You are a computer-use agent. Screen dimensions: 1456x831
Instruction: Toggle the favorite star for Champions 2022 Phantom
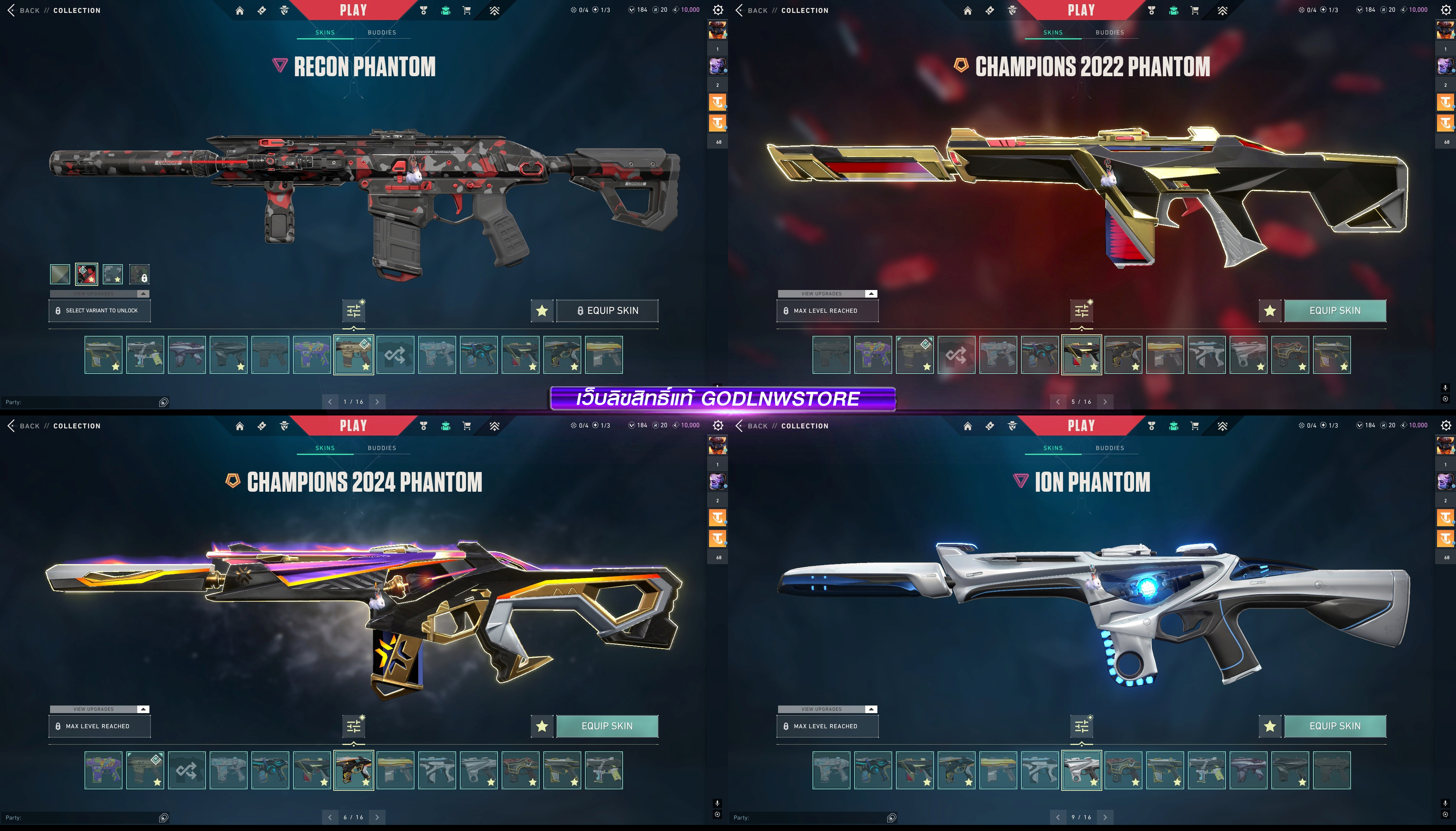(1269, 310)
